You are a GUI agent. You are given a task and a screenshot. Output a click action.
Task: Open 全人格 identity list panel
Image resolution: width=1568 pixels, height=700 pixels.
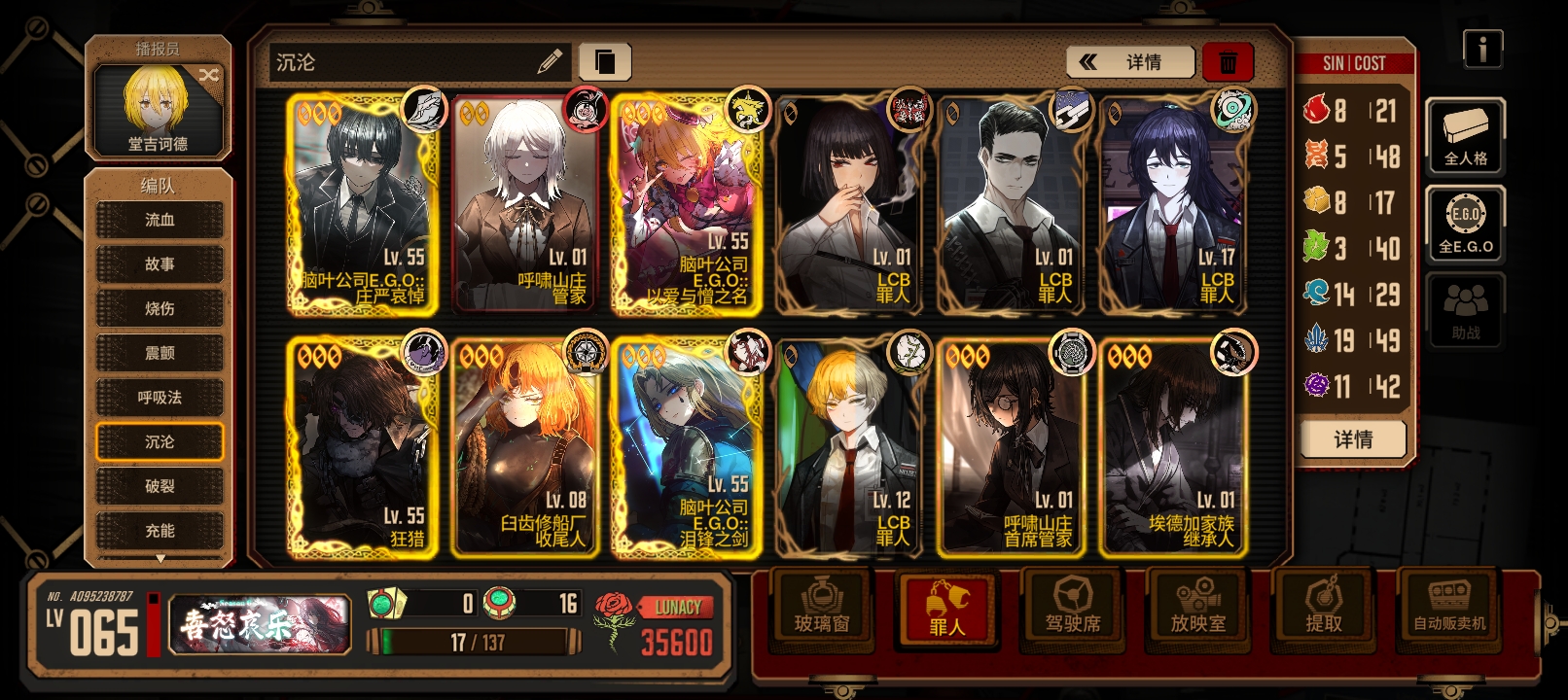click(x=1466, y=136)
